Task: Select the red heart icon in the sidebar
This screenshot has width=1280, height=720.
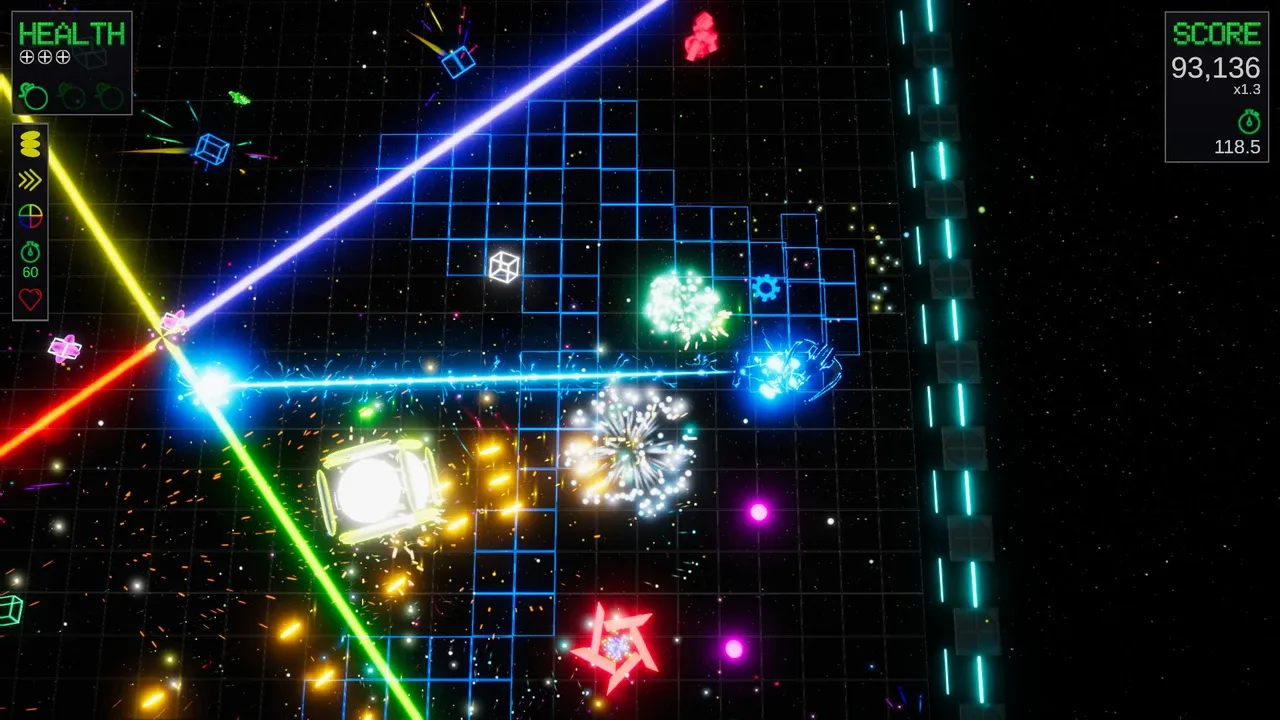Action: 29,298
